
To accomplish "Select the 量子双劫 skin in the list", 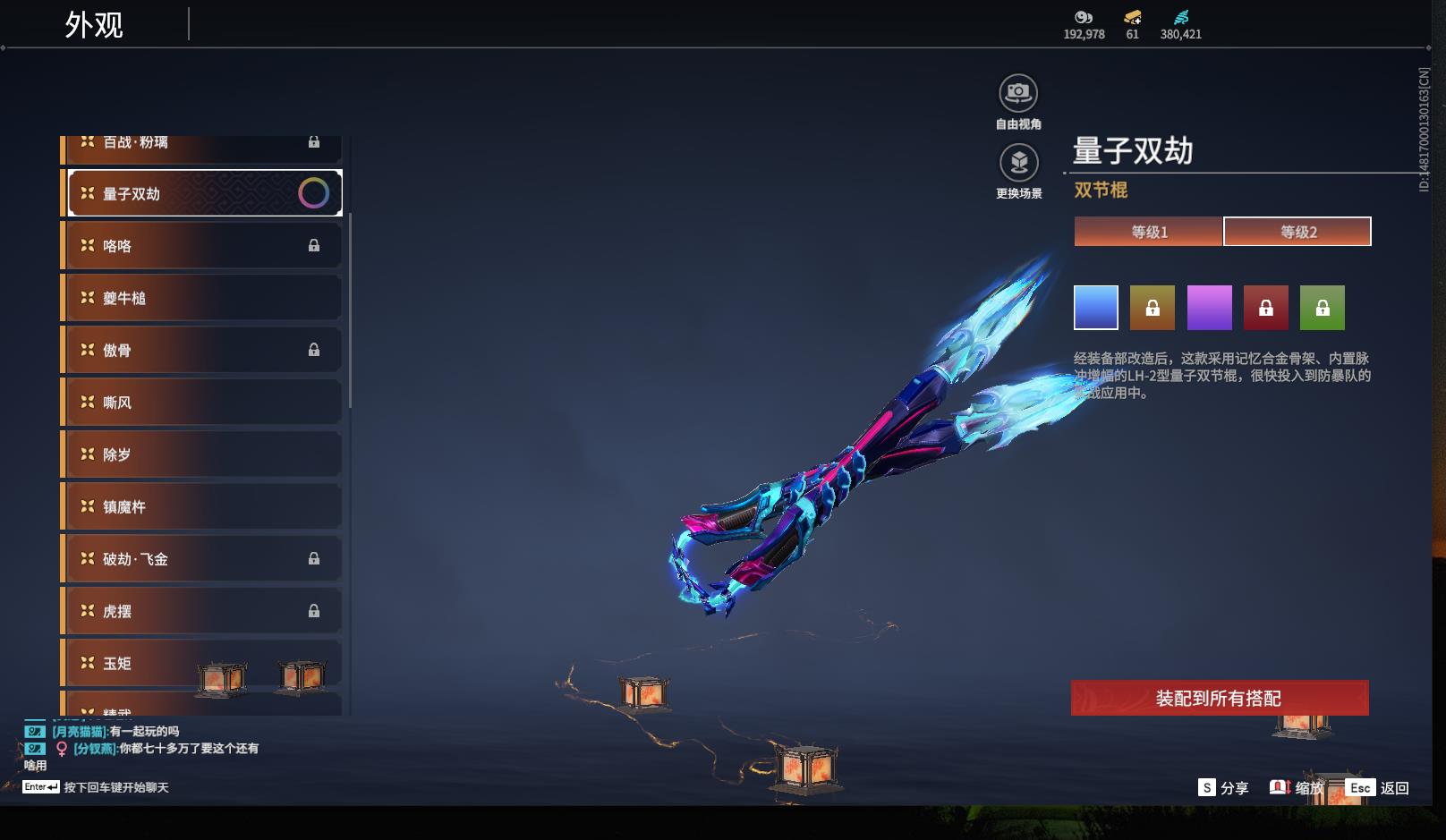I will pos(204,193).
